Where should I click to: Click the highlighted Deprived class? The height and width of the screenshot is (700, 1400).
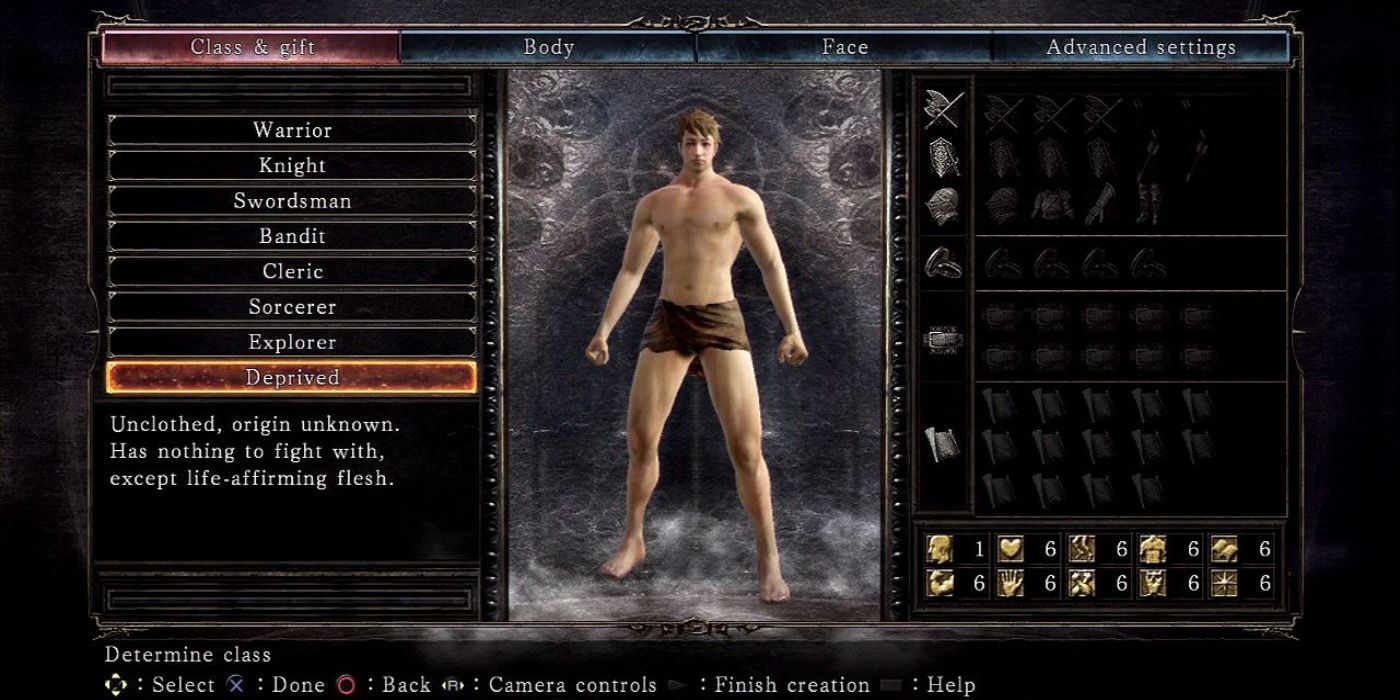click(292, 377)
